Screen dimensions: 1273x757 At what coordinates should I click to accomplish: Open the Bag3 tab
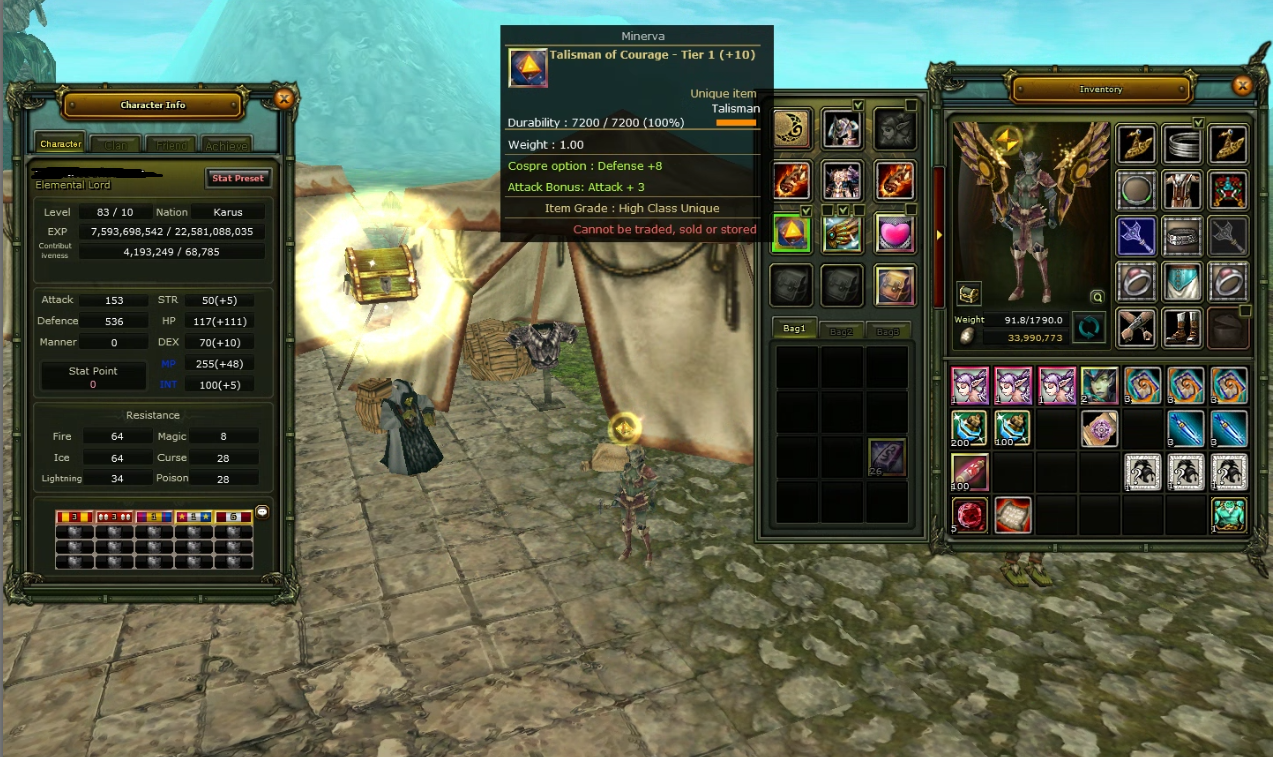(x=886, y=330)
